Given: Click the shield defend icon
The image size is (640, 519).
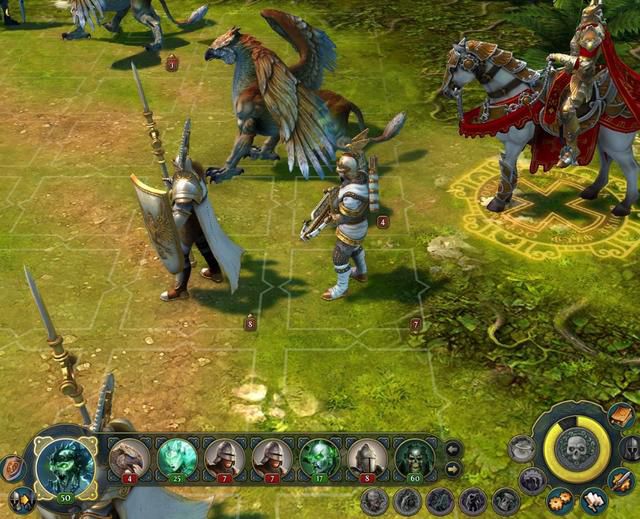Looking at the screenshot, I should tap(13, 467).
